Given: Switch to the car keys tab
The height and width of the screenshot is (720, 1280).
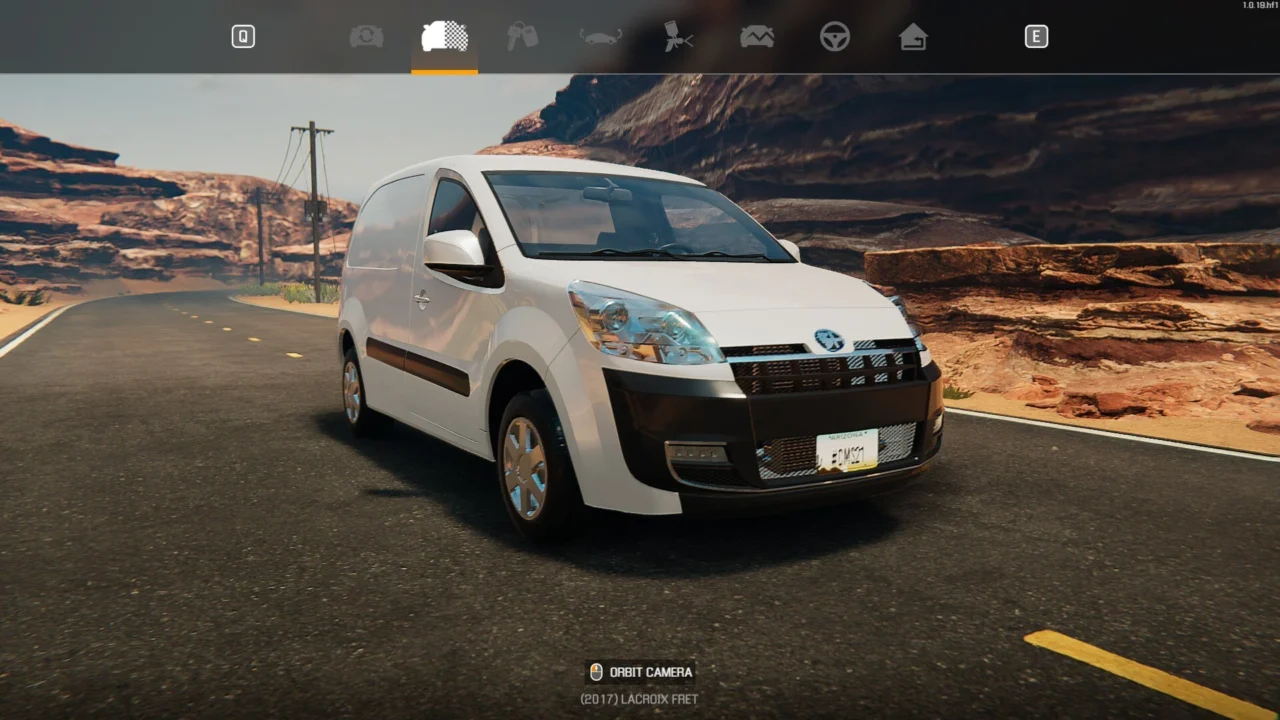Looking at the screenshot, I should coord(522,37).
